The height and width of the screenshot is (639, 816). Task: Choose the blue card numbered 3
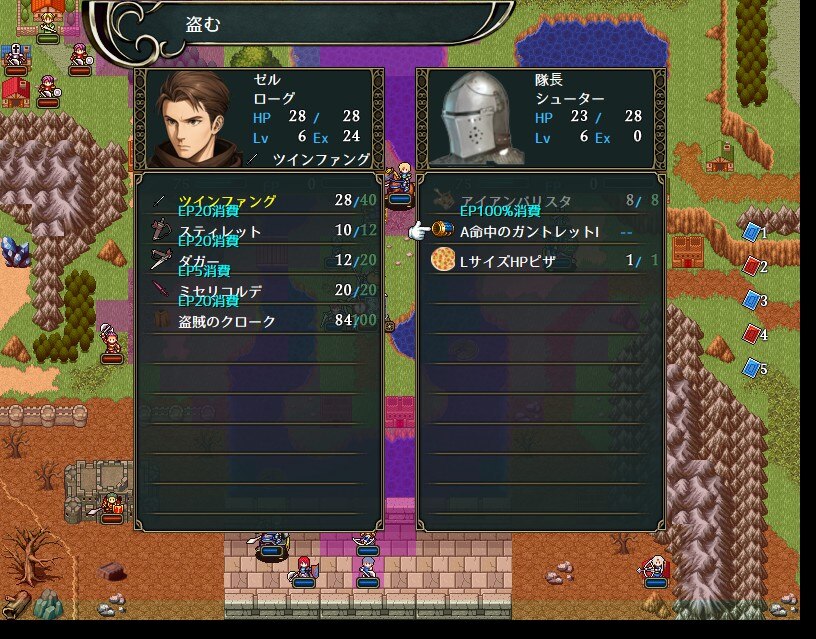point(752,300)
